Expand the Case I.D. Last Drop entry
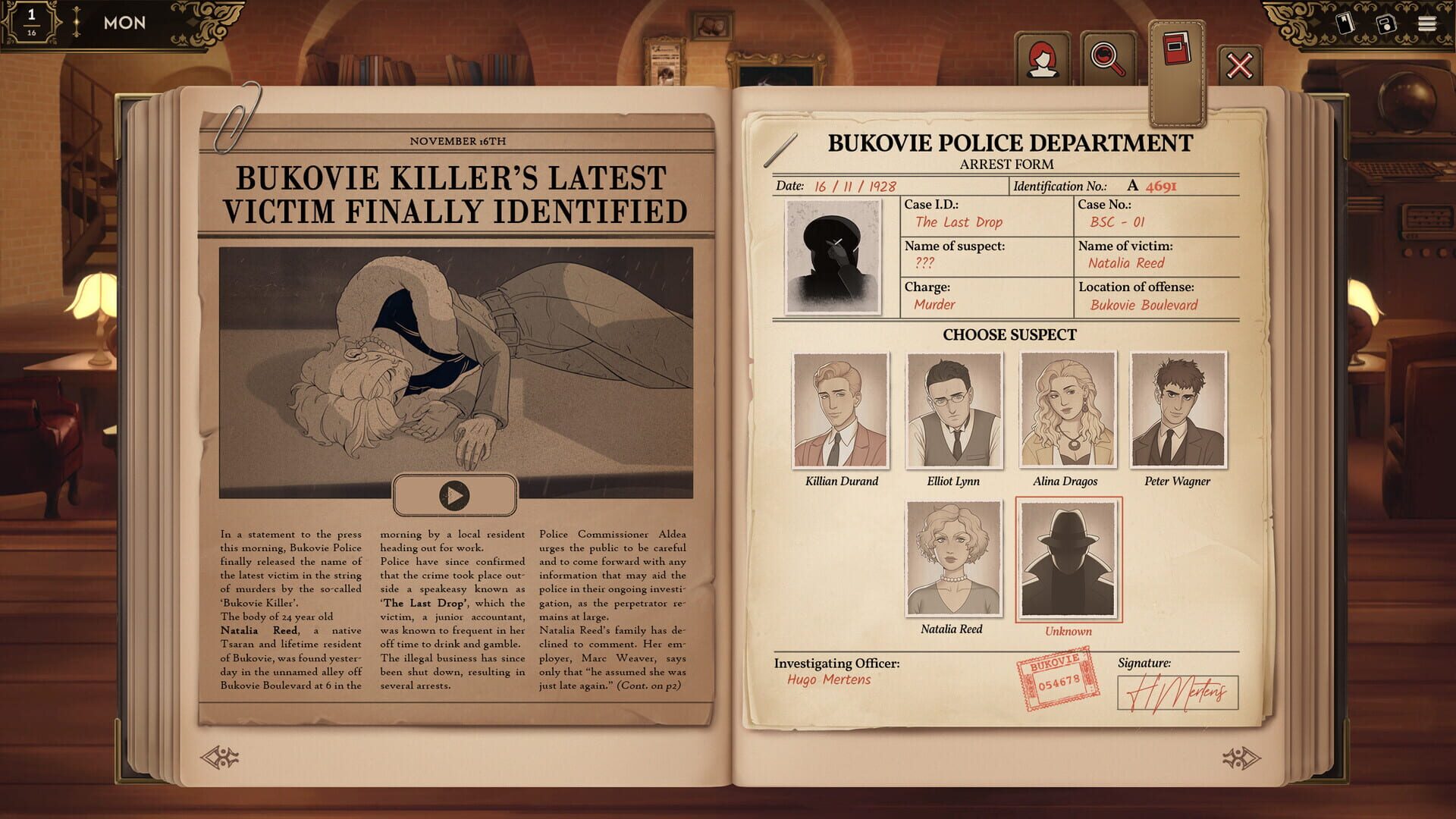The height and width of the screenshot is (819, 1456). click(959, 222)
